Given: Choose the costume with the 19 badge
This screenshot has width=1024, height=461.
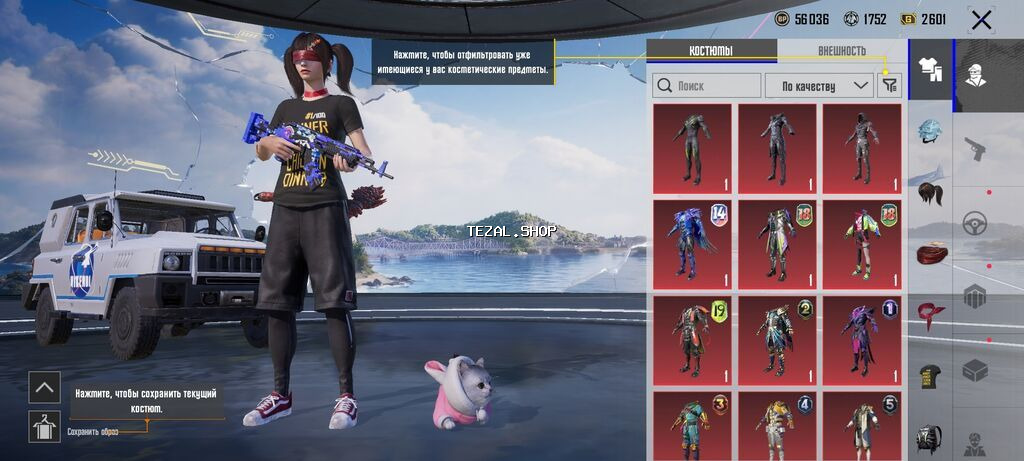Looking at the screenshot, I should [x=692, y=340].
